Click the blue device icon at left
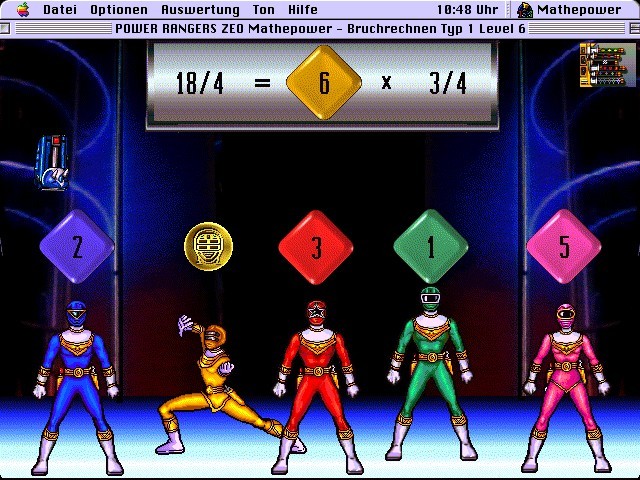Image resolution: width=640 pixels, height=480 pixels. [52, 163]
